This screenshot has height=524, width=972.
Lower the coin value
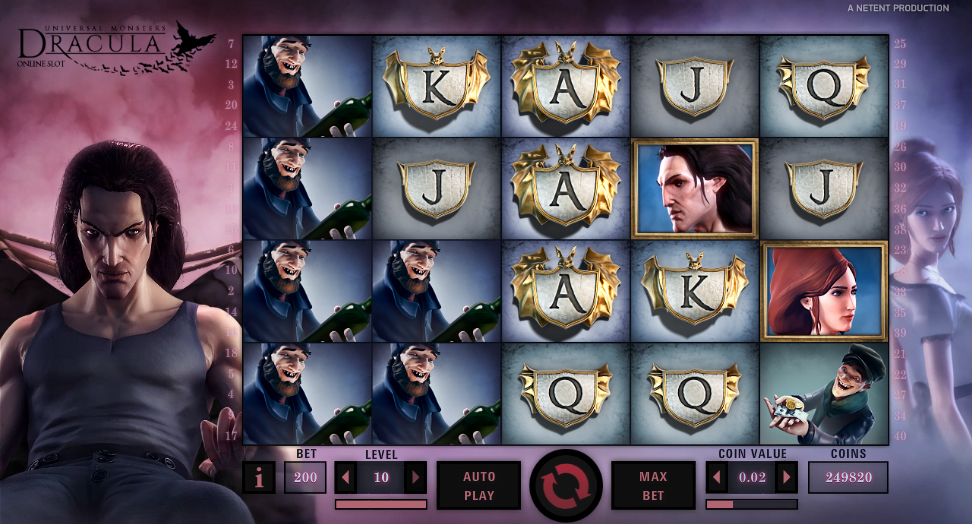click(717, 477)
